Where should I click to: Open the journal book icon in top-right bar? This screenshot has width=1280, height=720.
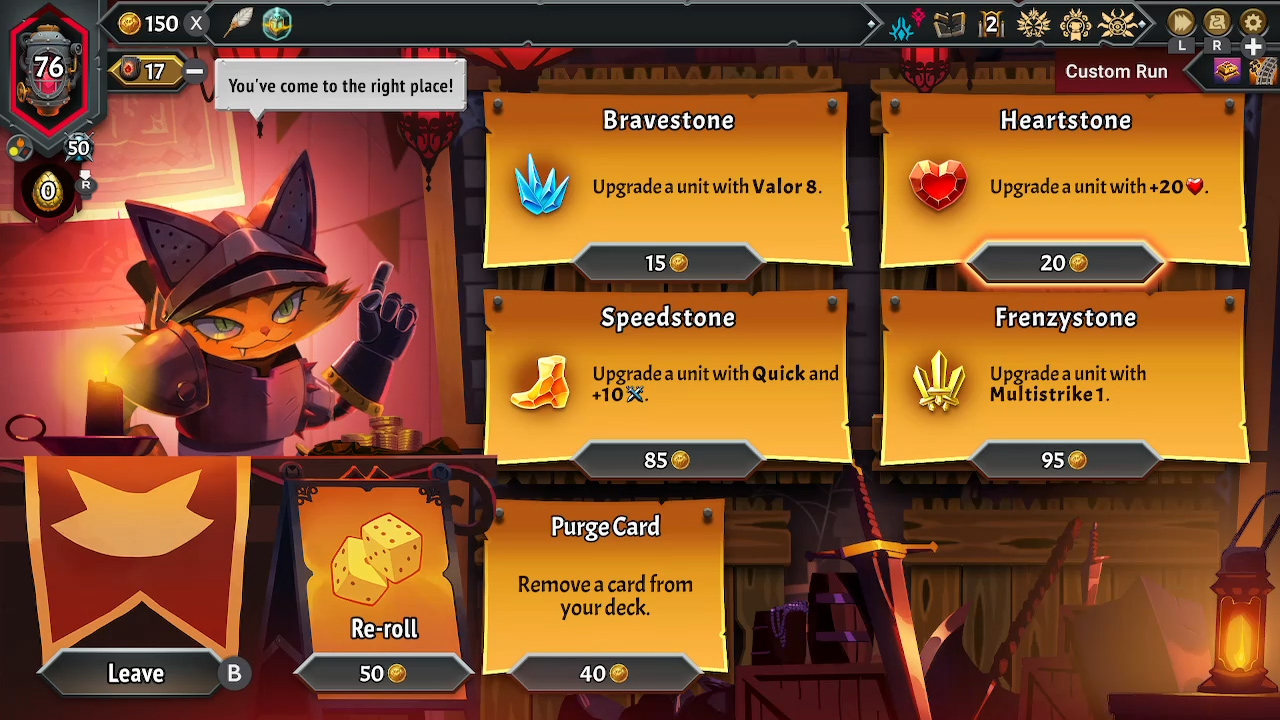pos(948,22)
